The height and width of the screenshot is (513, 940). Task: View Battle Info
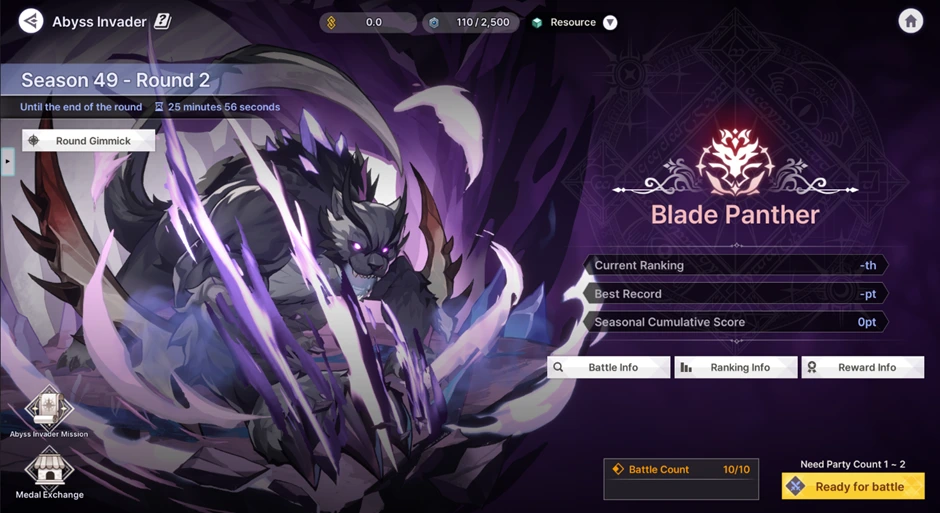[608, 368]
